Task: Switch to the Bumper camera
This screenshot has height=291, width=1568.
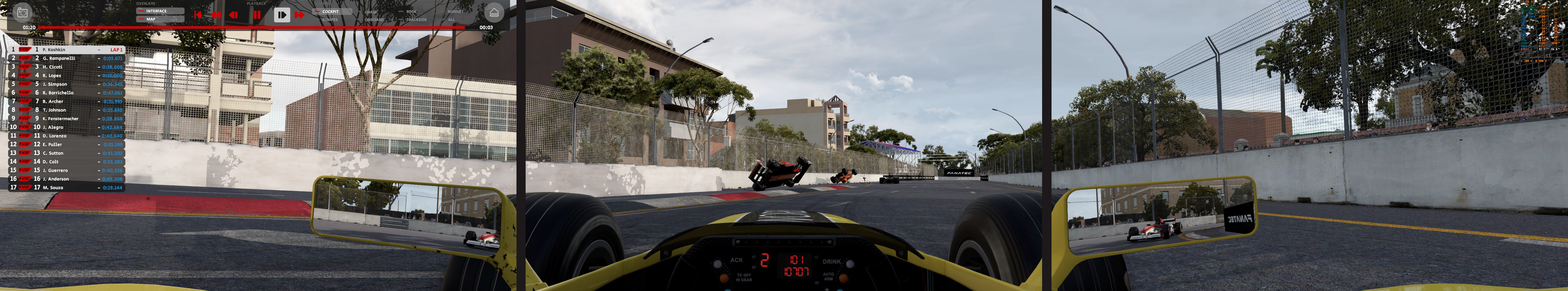Action: point(330,19)
